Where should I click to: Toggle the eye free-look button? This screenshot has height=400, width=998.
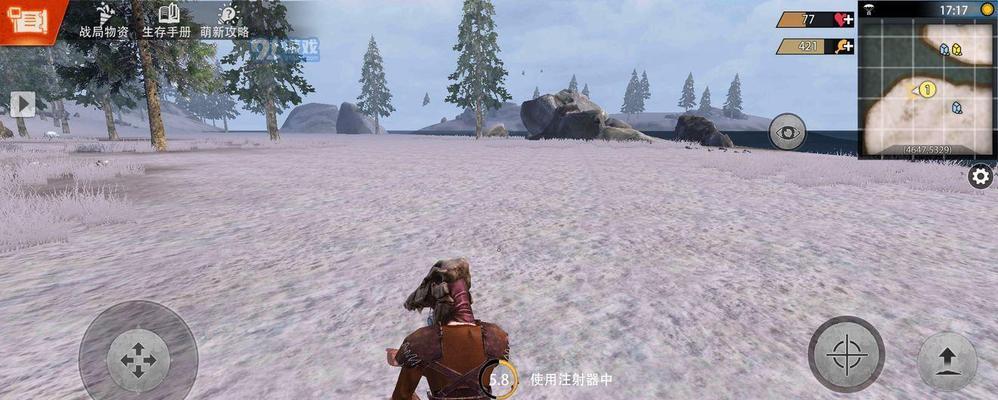coord(787,132)
